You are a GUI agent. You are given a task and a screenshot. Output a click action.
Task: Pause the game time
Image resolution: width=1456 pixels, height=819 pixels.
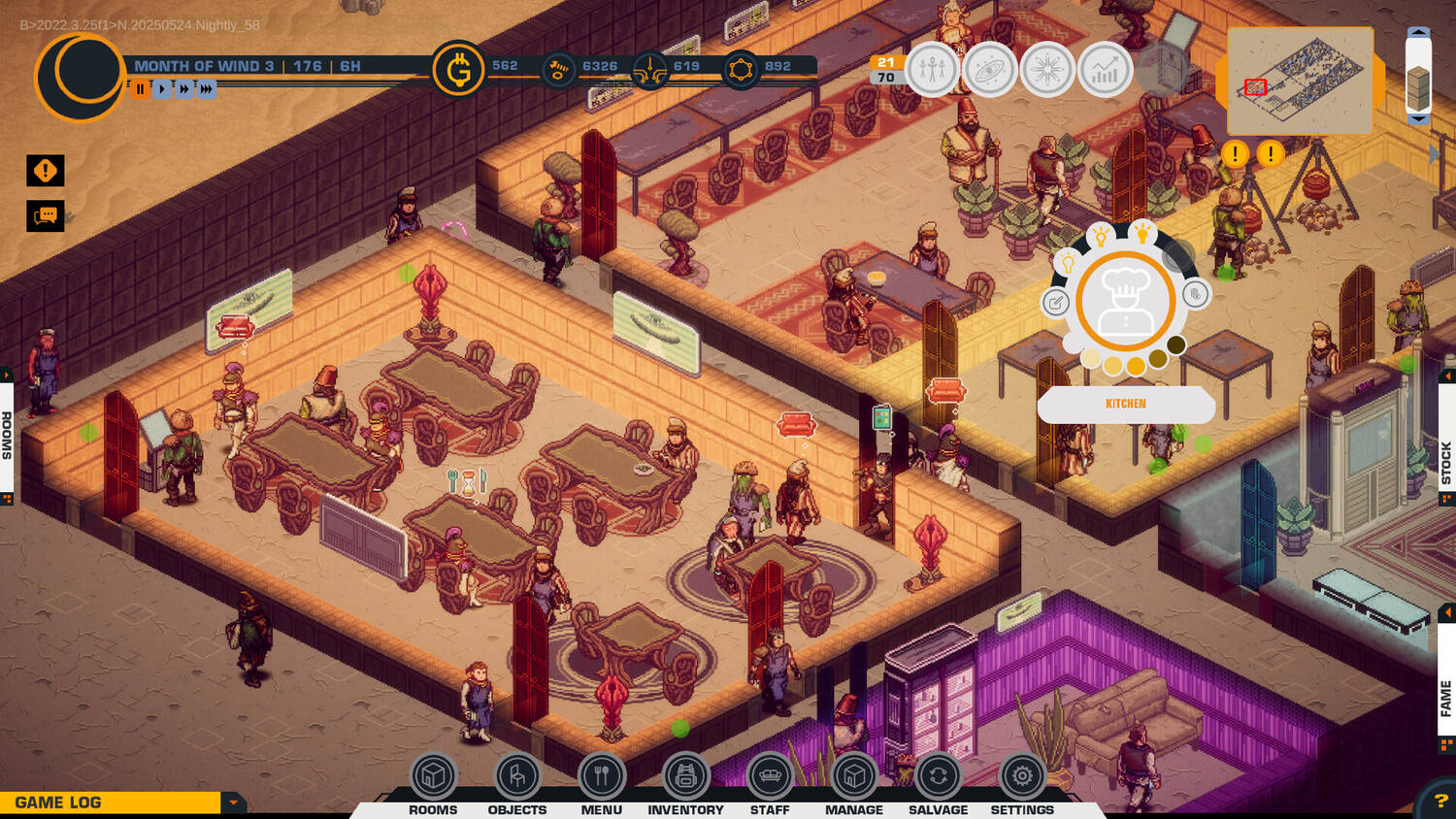[x=140, y=88]
